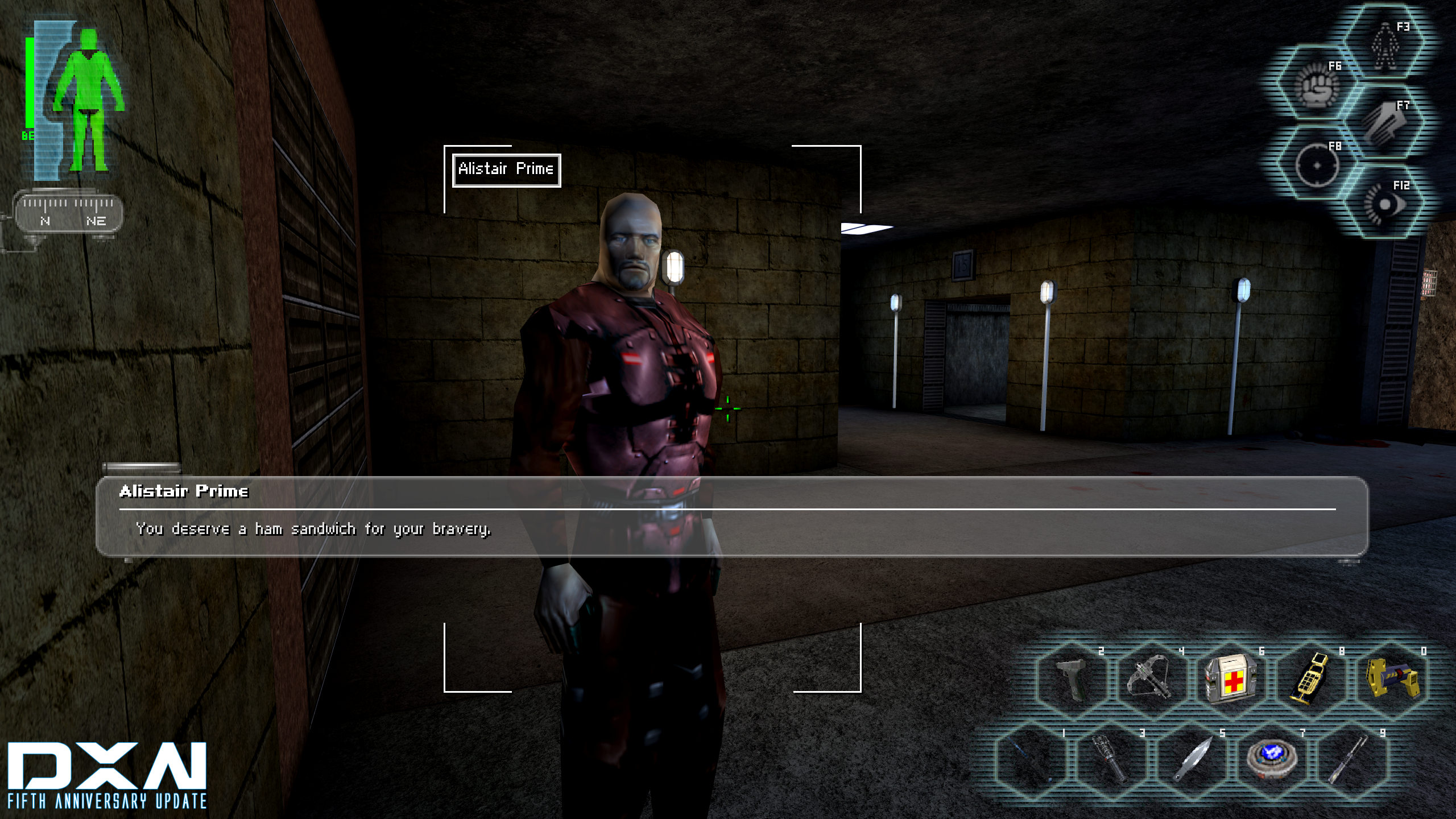Advance Alistair Prime's dialogue box
This screenshot has width=1456, height=819.
(731, 516)
